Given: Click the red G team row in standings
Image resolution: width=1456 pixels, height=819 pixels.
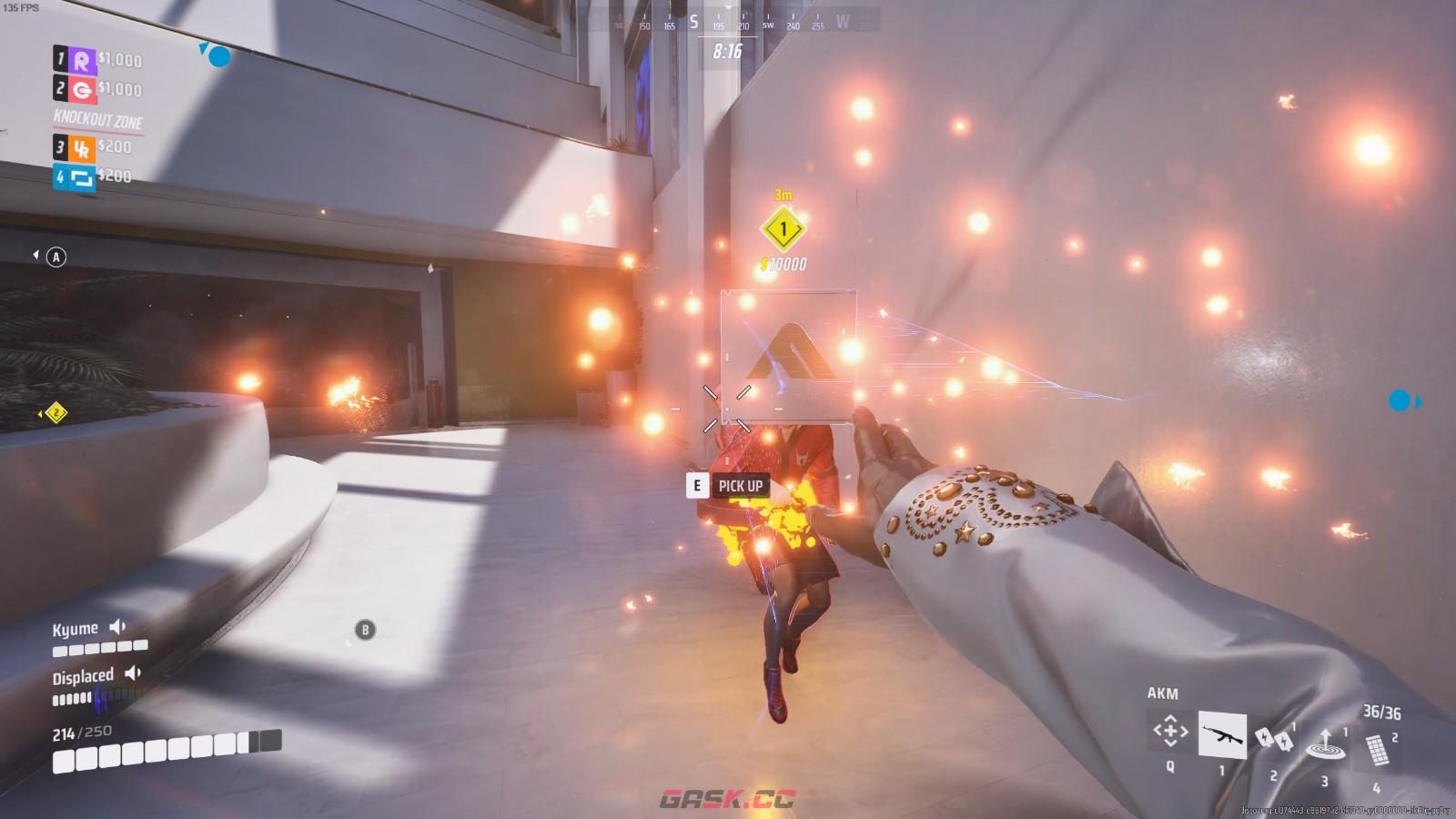Looking at the screenshot, I should (x=97, y=89).
